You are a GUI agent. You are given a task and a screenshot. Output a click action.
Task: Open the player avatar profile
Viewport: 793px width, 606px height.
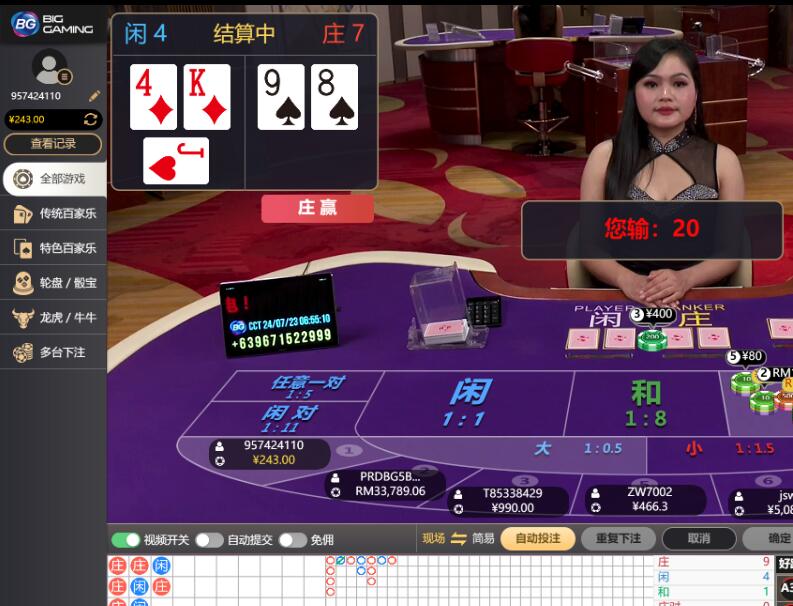(x=50, y=68)
